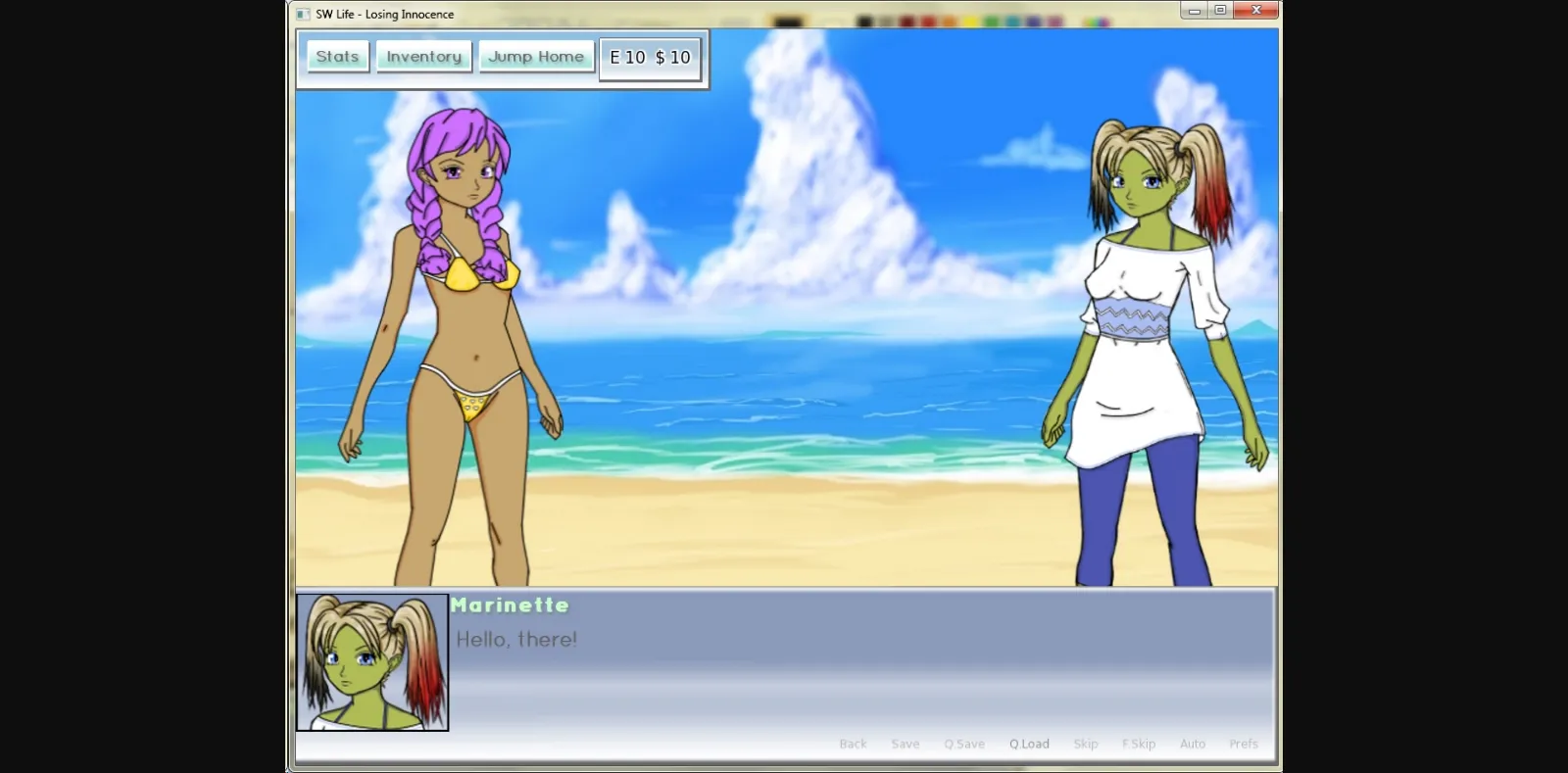
Task: Click Marinette's portrait thumbnail
Action: [x=371, y=662]
